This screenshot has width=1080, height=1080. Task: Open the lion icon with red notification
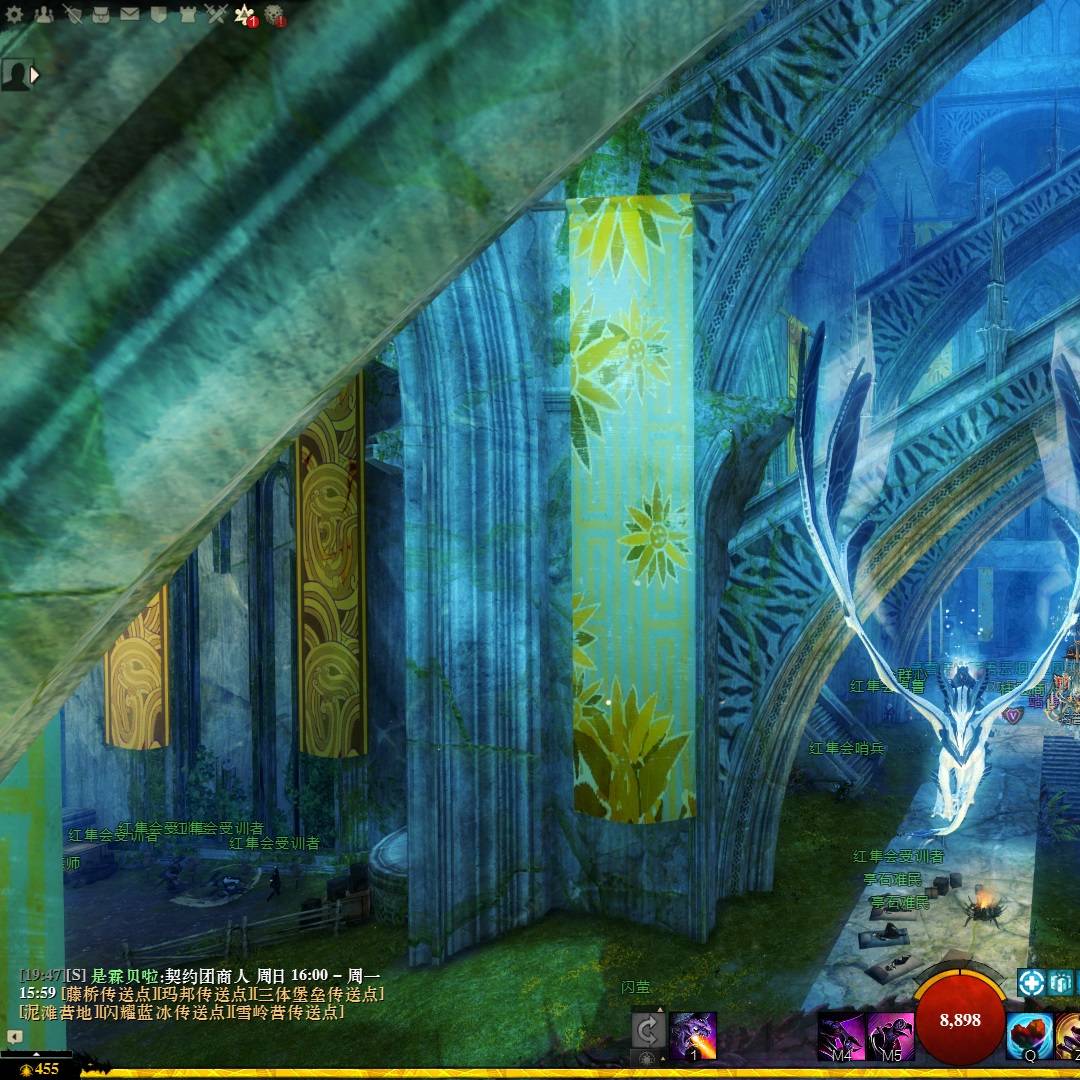point(273,14)
